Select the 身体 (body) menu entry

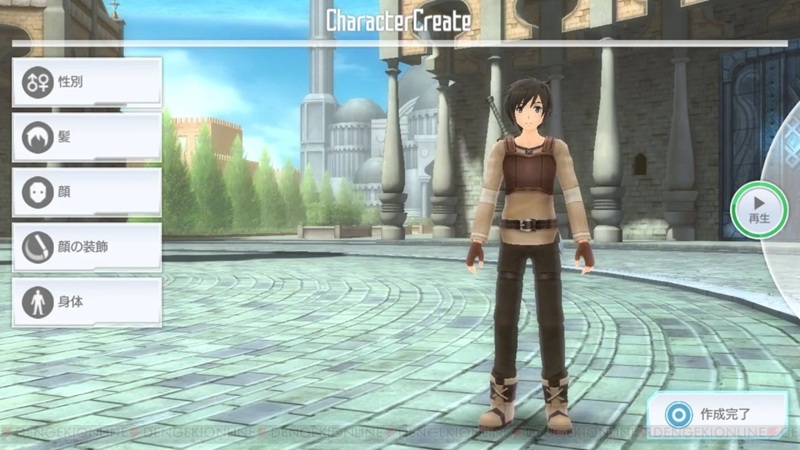(x=86, y=301)
